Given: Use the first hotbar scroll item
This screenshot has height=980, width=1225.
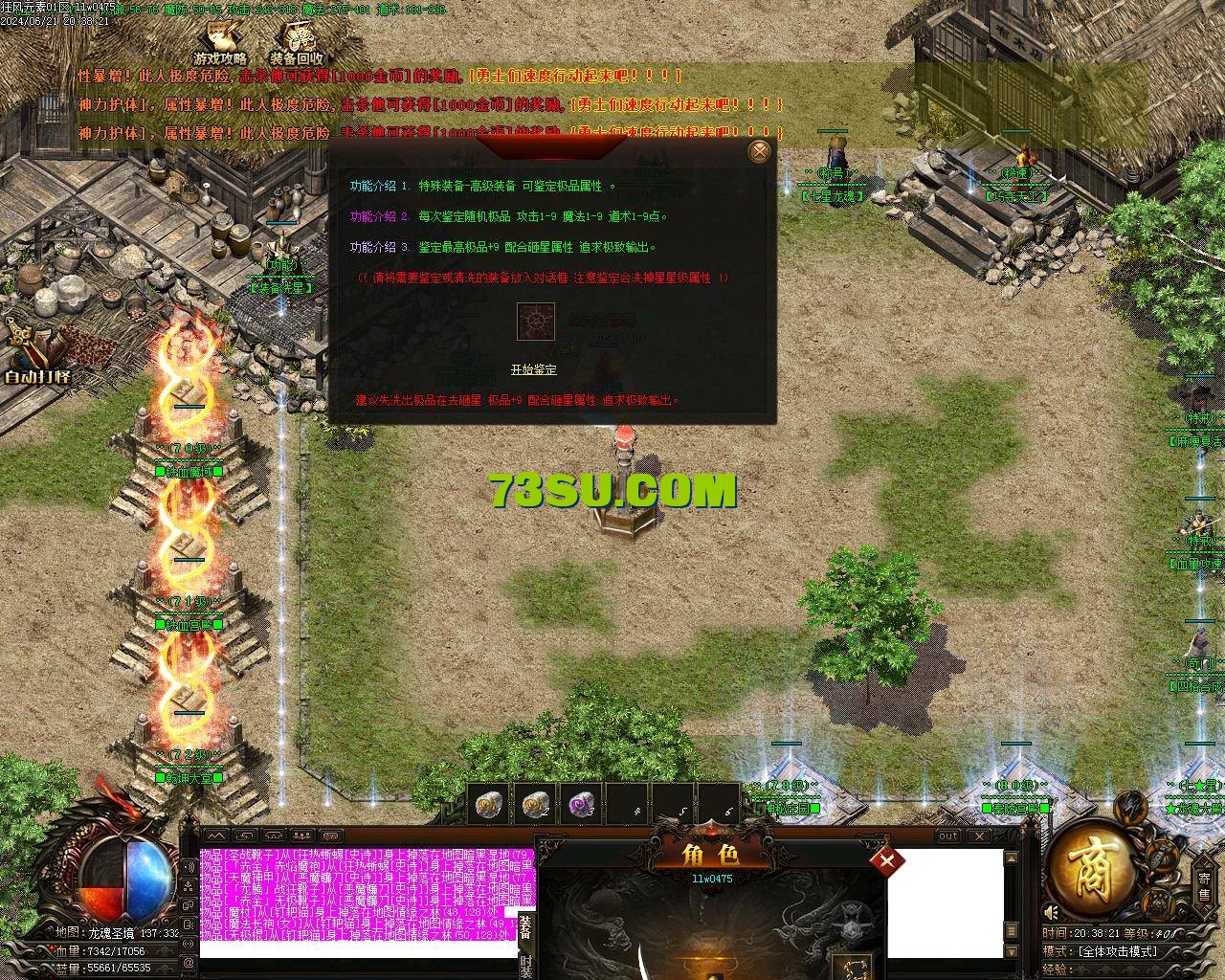Looking at the screenshot, I should tap(490, 807).
